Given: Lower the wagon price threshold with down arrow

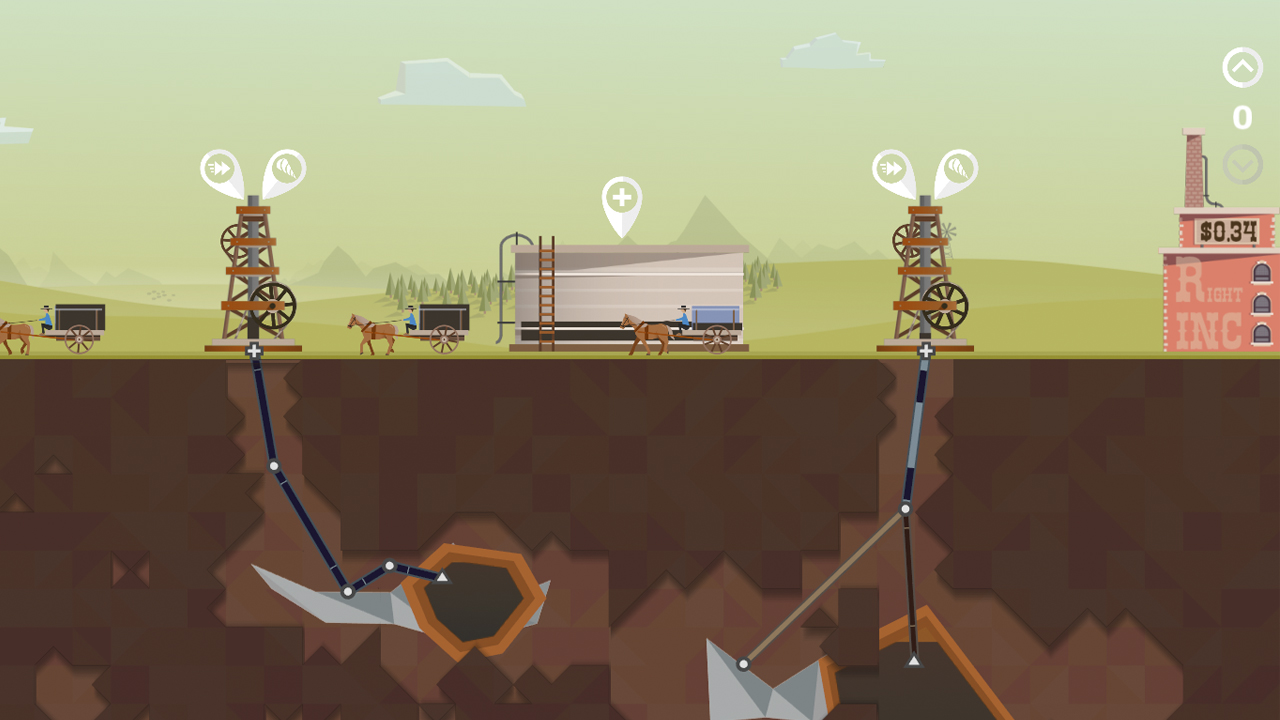Looking at the screenshot, I should (x=1242, y=164).
